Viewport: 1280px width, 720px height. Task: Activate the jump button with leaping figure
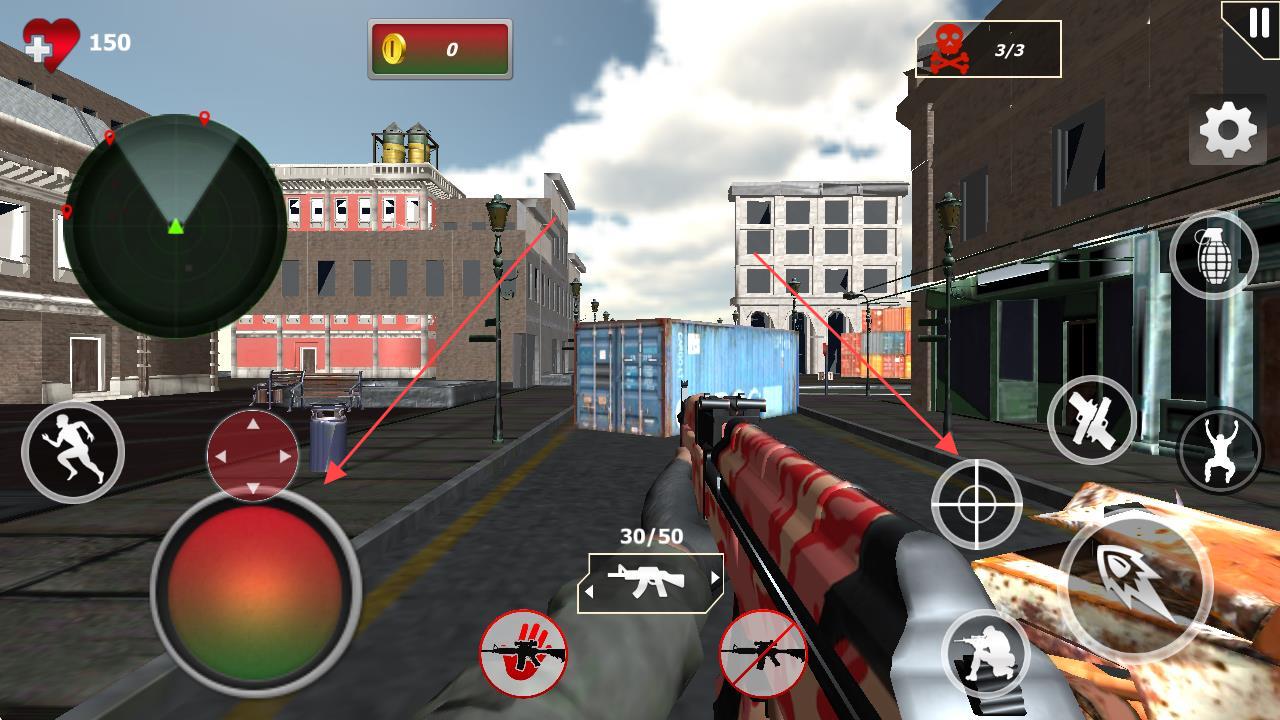(x=1220, y=450)
